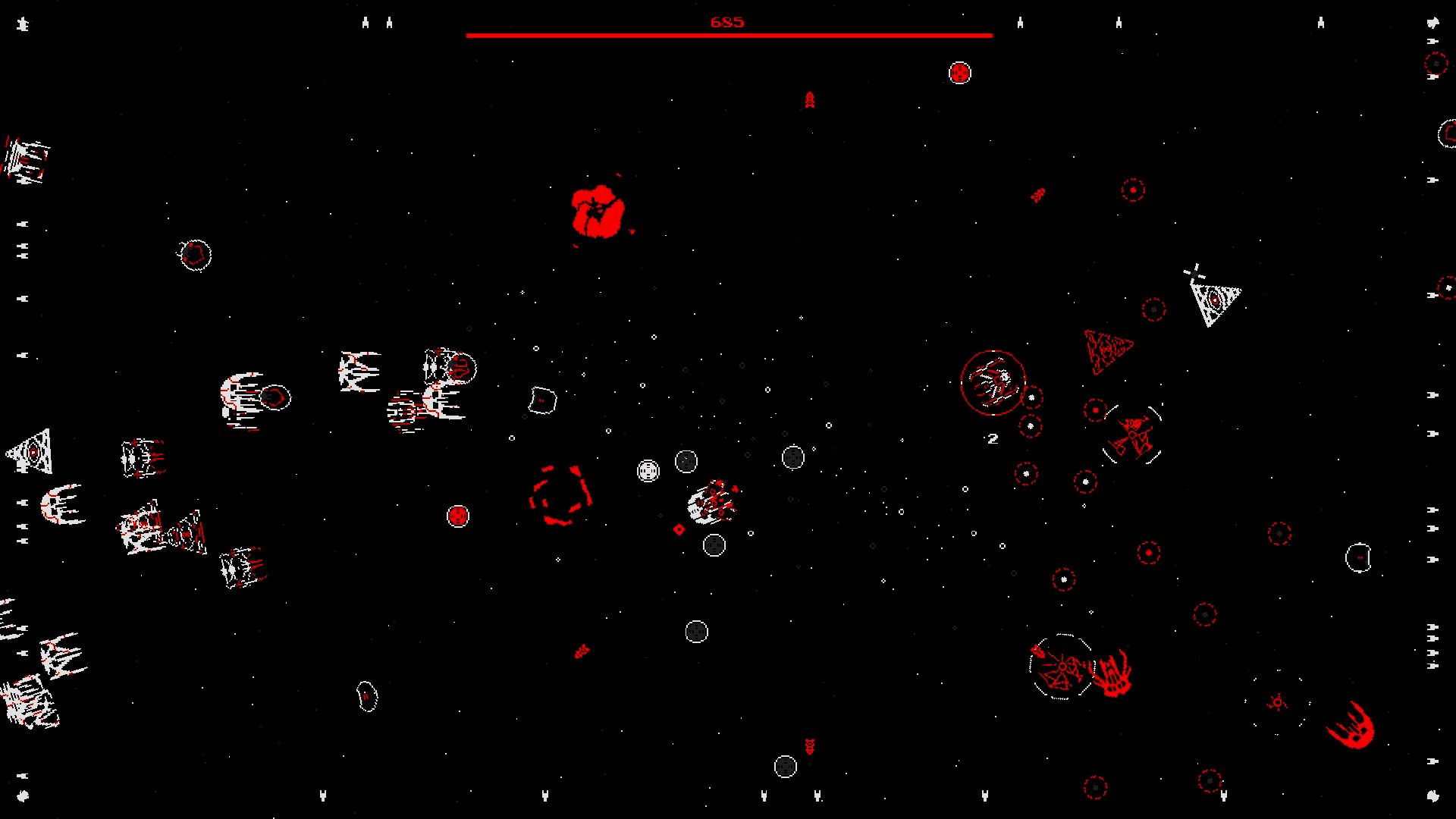Toggle the dashed red ring obstacle in the center
Image resolution: width=1456 pixels, height=819 pixels.
pos(561,497)
